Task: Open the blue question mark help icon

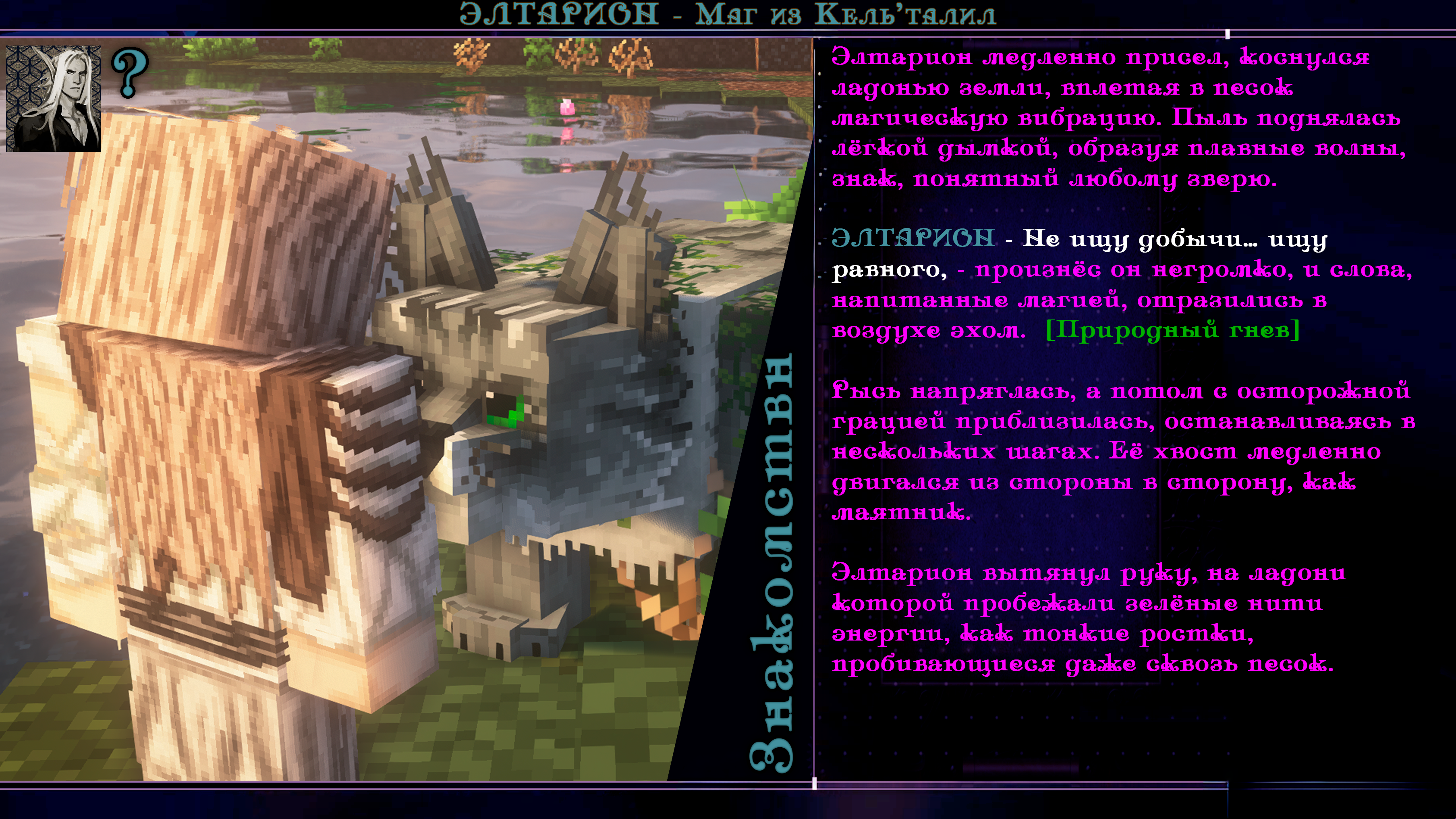Action: pyautogui.click(x=129, y=73)
